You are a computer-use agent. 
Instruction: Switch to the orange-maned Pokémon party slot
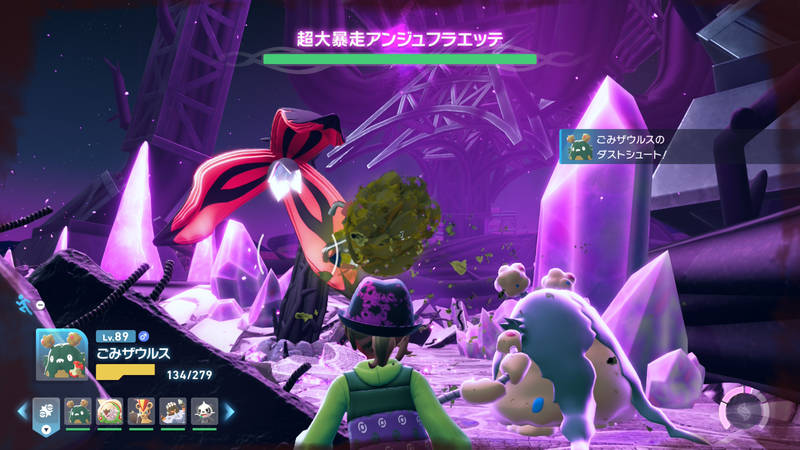point(141,411)
